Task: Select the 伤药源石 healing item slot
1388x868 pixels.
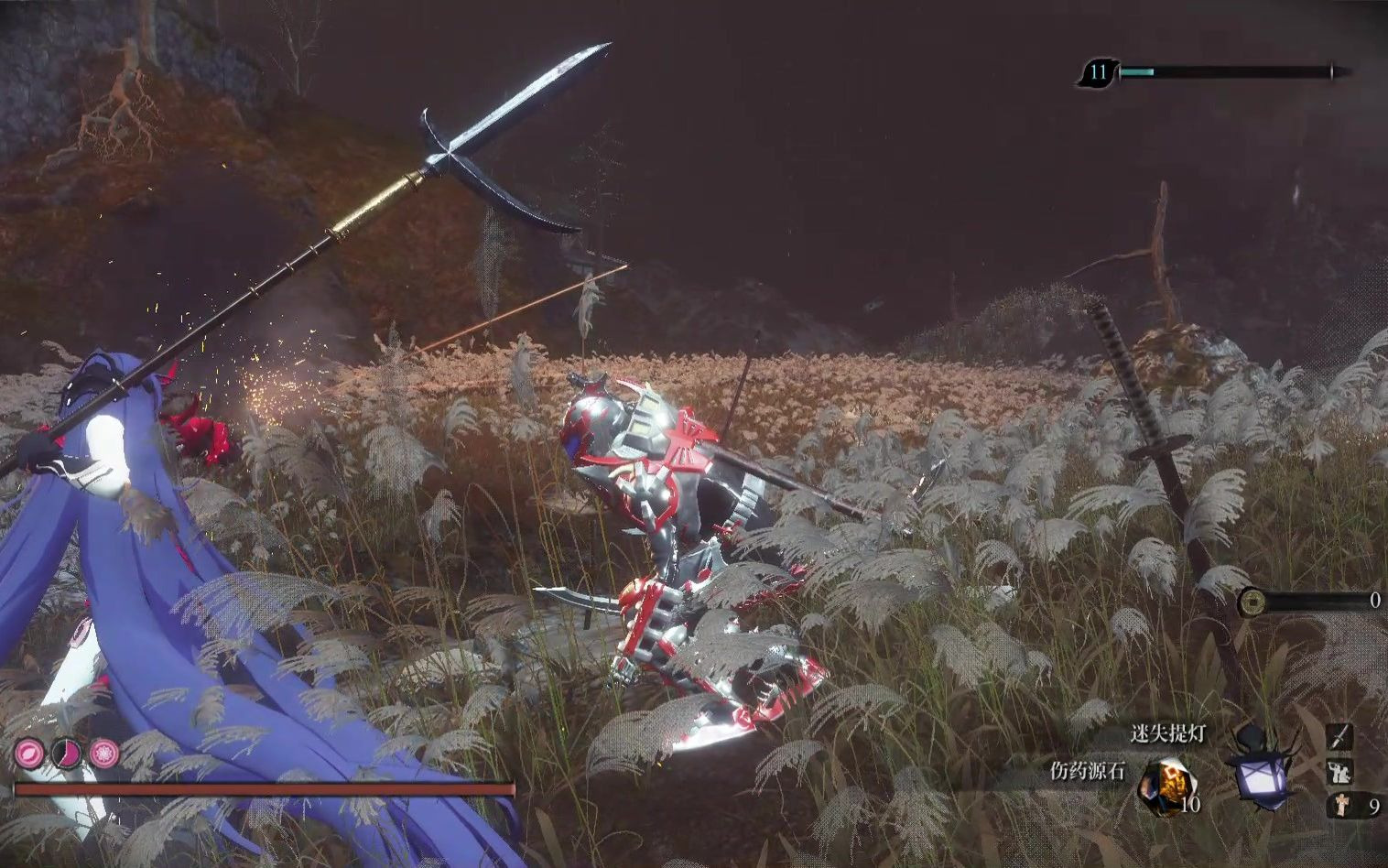Action: 1166,786
